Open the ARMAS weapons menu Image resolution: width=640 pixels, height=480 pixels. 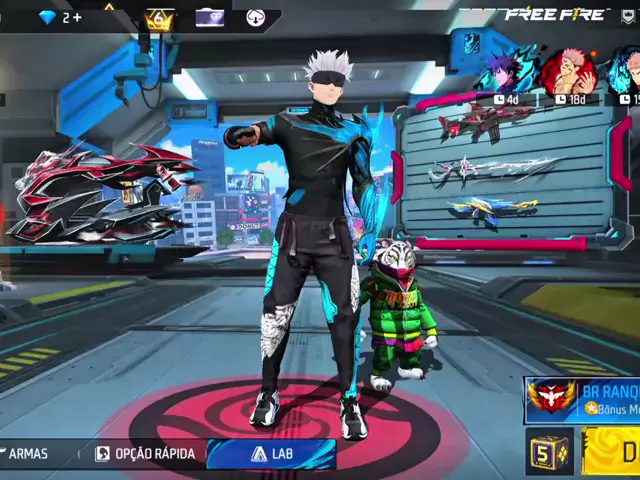coord(25,454)
